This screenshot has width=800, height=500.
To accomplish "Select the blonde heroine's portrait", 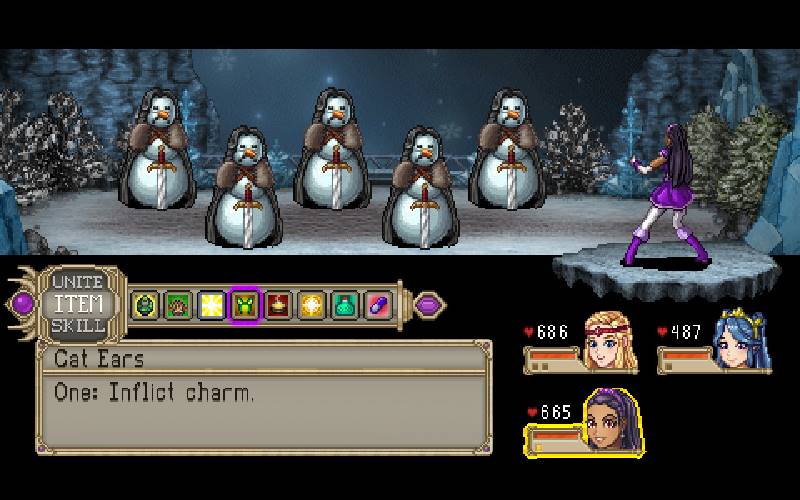I will (612, 339).
